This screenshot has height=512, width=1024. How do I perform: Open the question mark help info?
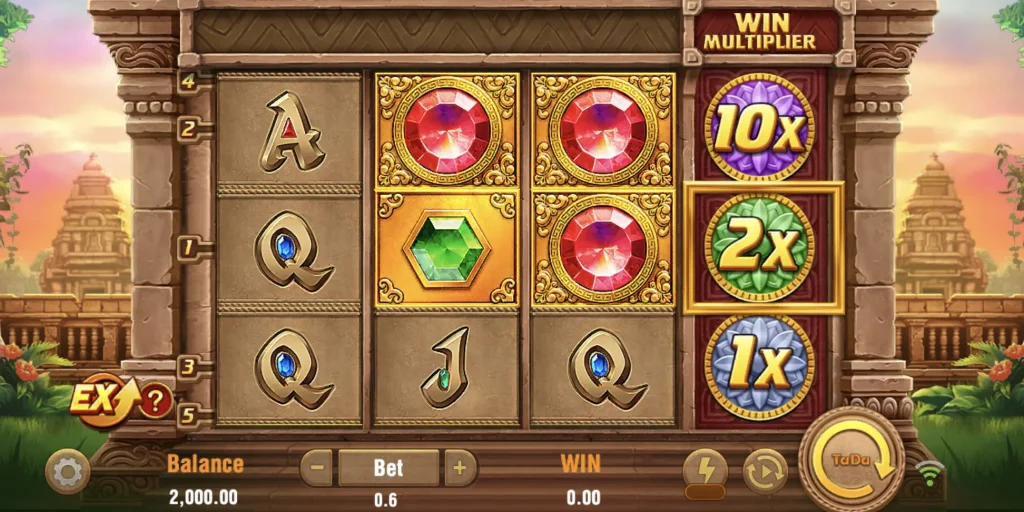pos(155,402)
